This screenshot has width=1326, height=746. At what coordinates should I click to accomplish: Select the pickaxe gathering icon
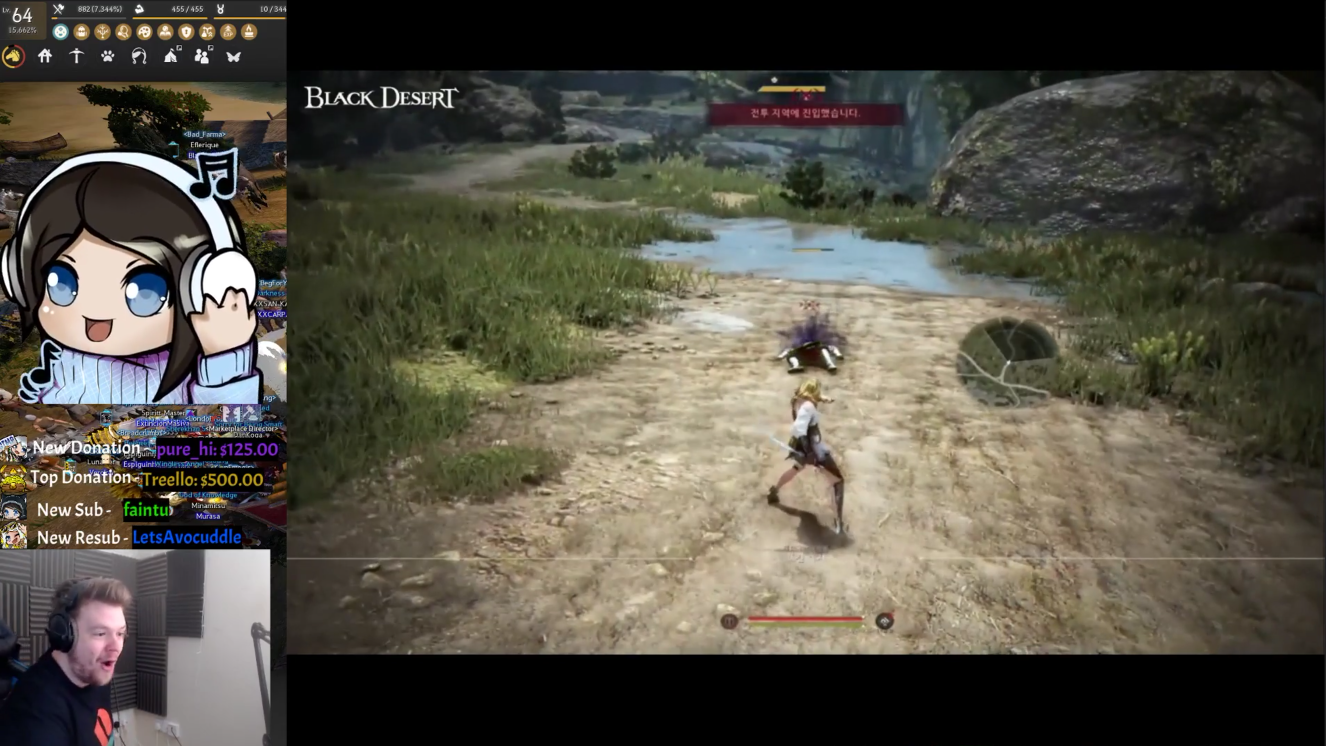[78, 56]
